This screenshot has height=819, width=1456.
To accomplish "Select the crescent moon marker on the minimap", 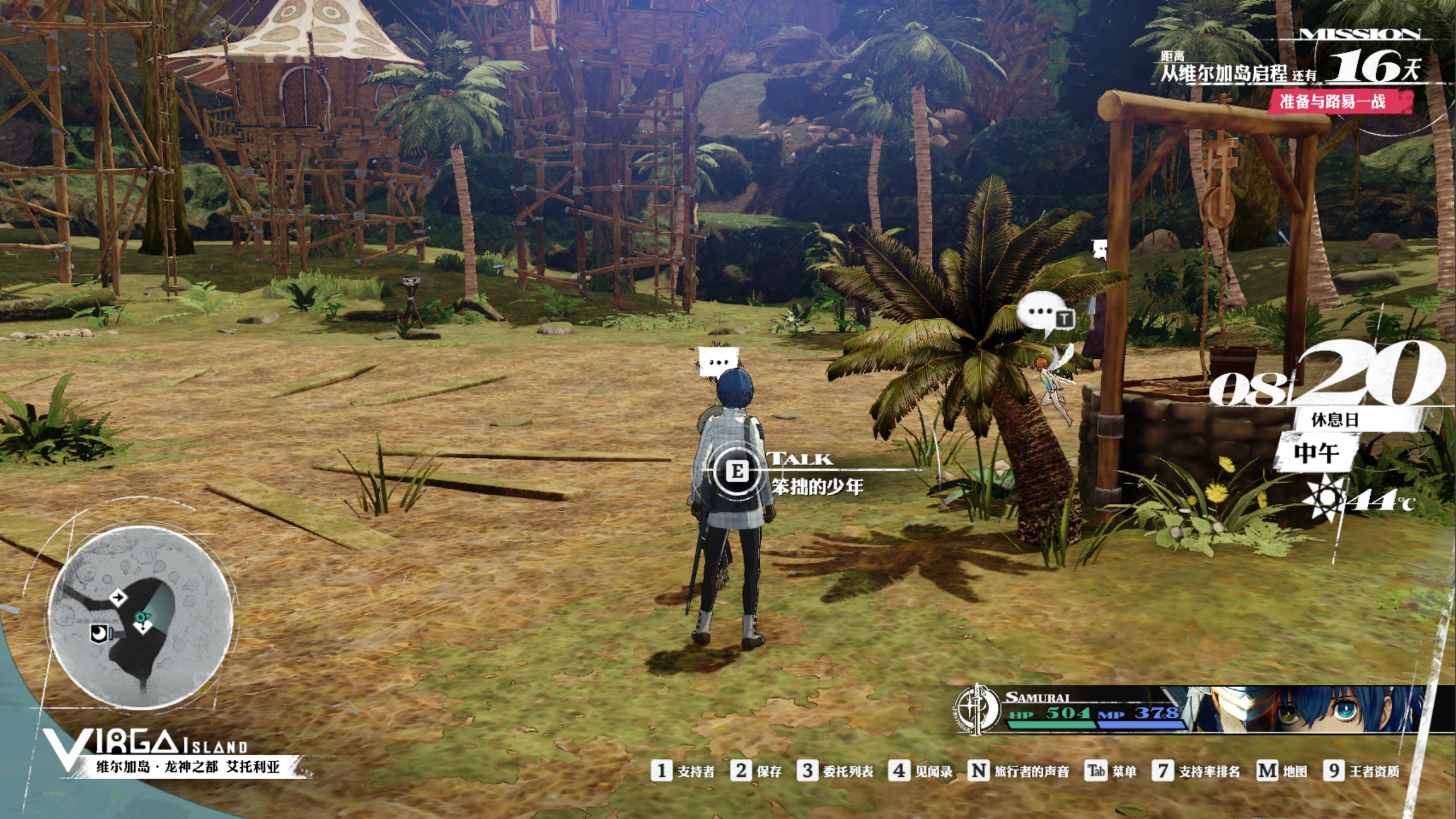I will 99,632.
